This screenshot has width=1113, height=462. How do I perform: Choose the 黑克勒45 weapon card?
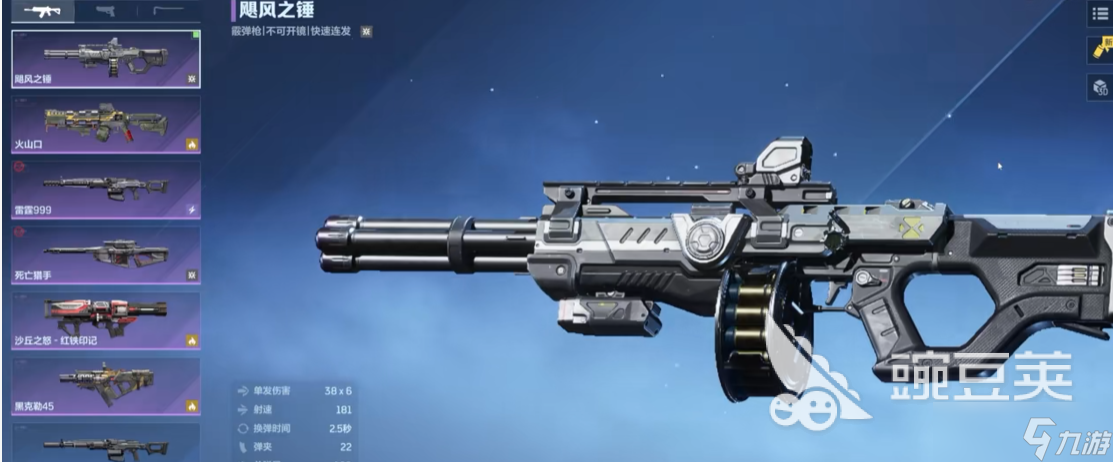click(105, 387)
